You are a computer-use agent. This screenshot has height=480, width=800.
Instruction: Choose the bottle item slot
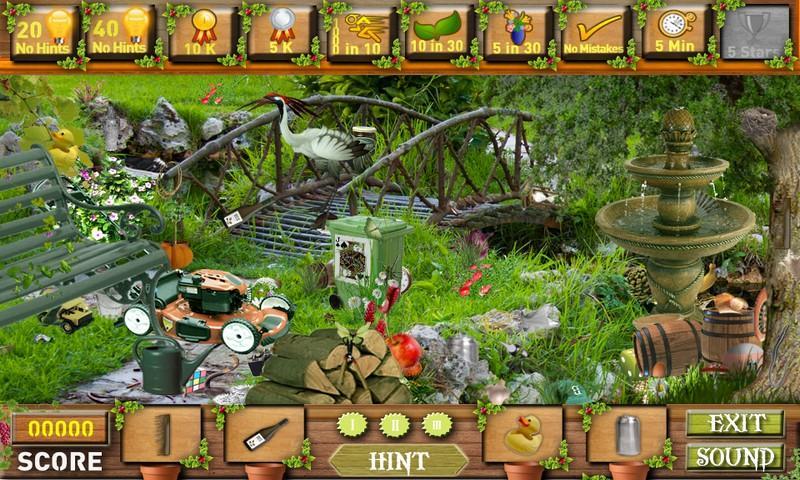pos(265,434)
